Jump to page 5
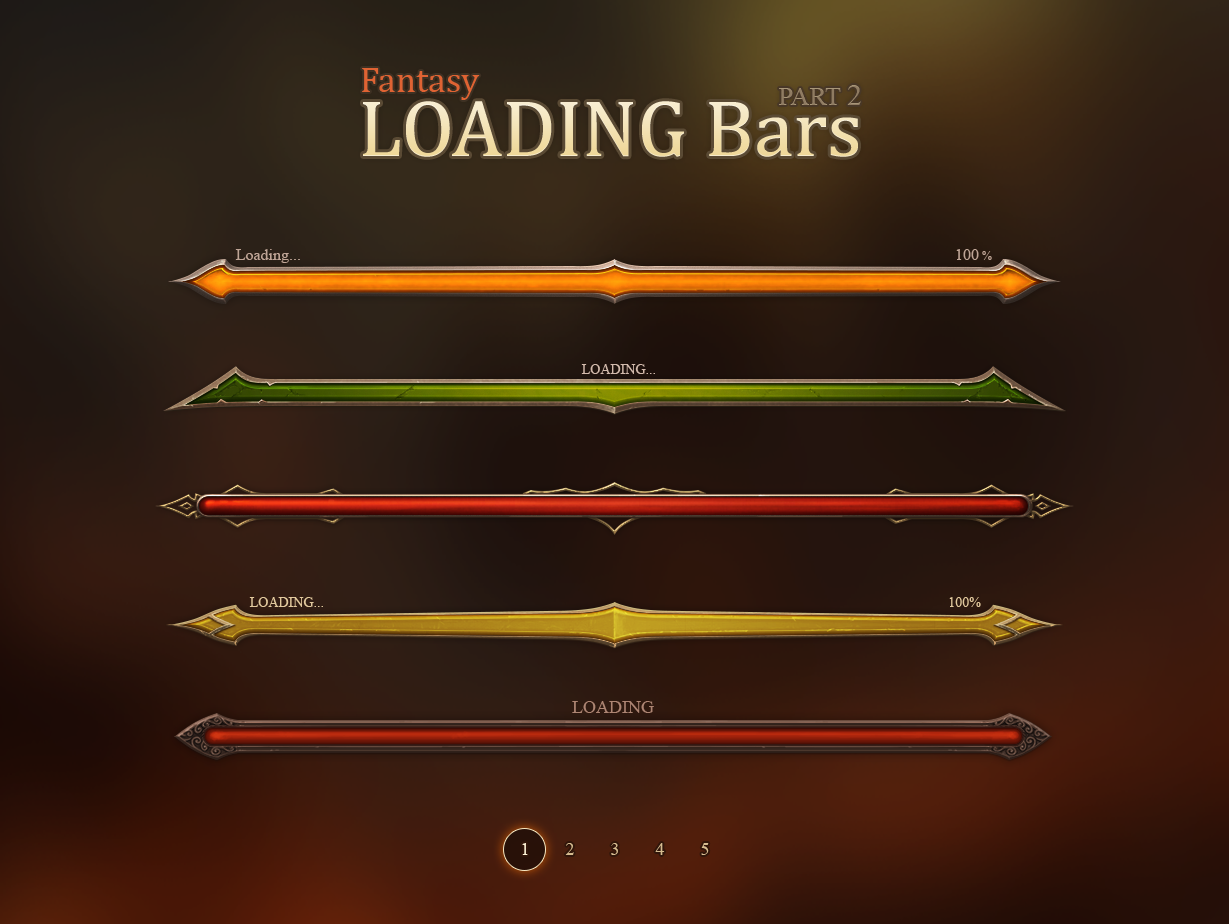This screenshot has width=1229, height=924. (x=705, y=849)
